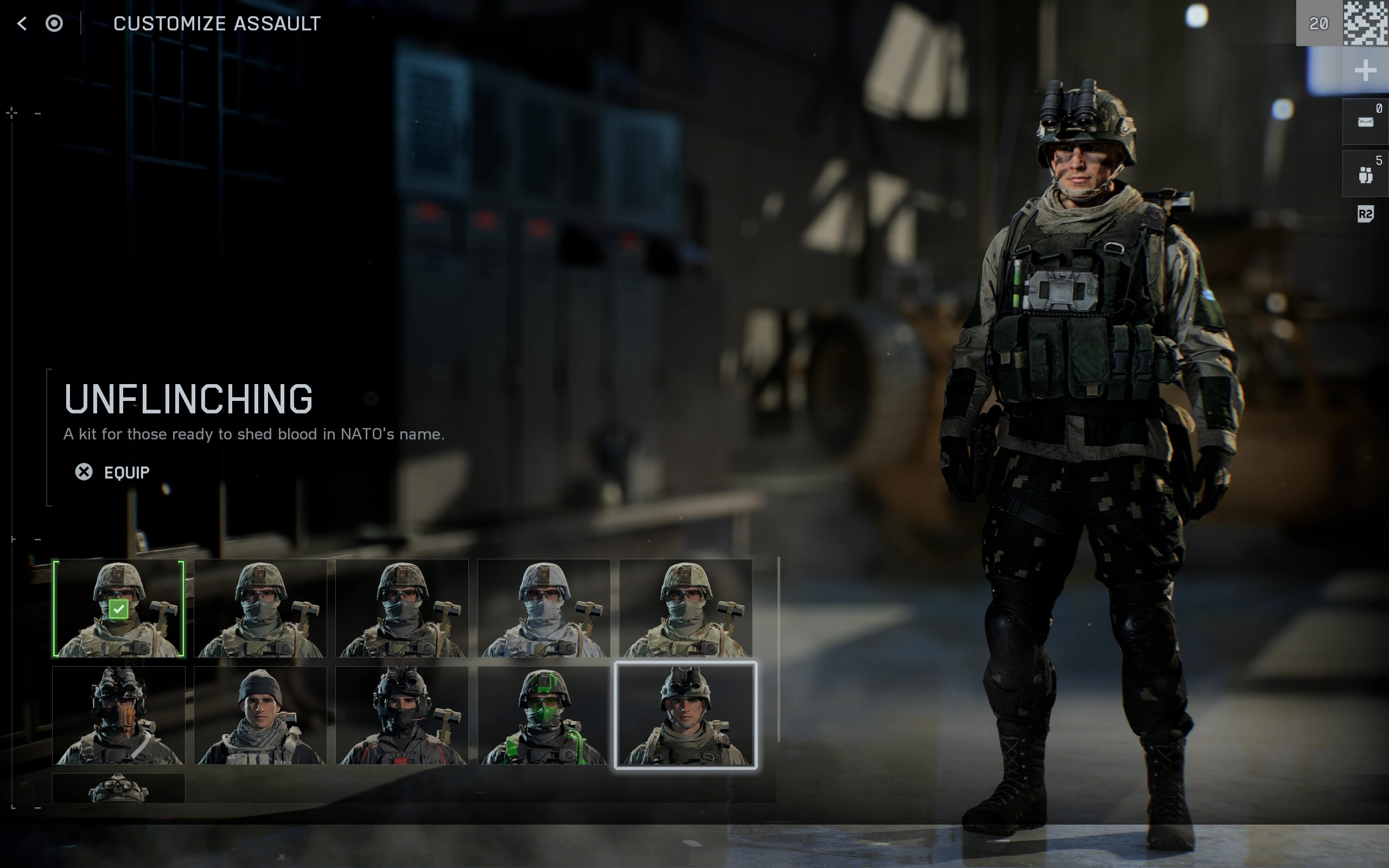Choose the white snow camo skin

pyautogui.click(x=544, y=608)
